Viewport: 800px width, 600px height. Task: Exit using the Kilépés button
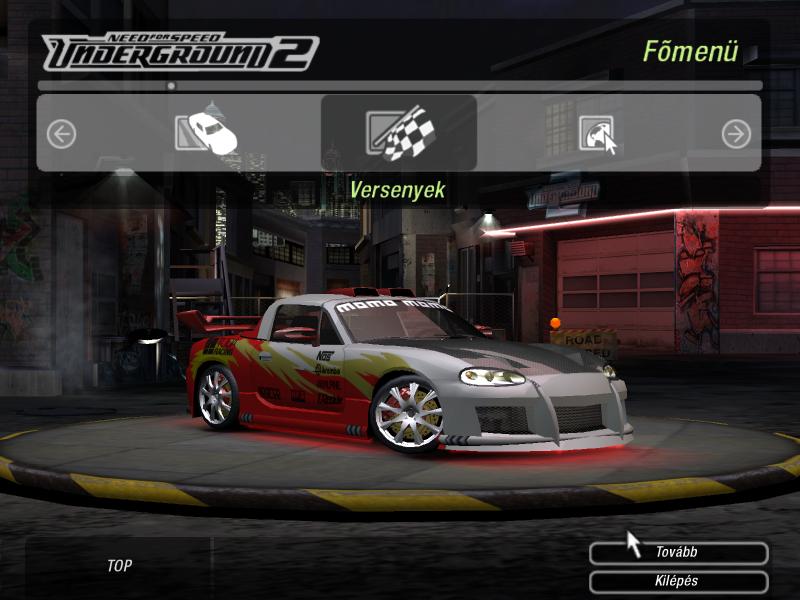(678, 581)
